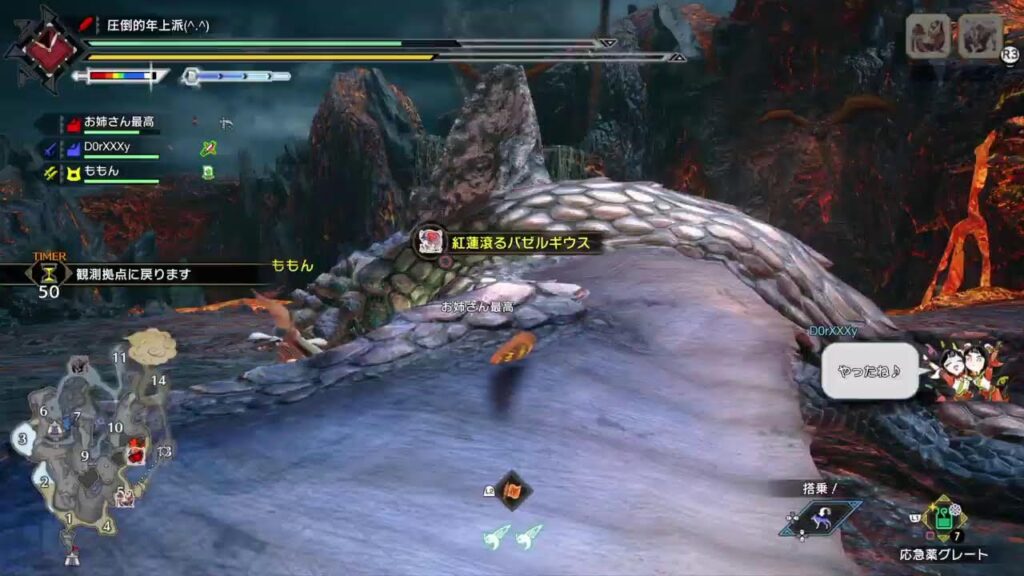Click the red monster marker on minimap
The image size is (1024, 576).
(x=135, y=453)
